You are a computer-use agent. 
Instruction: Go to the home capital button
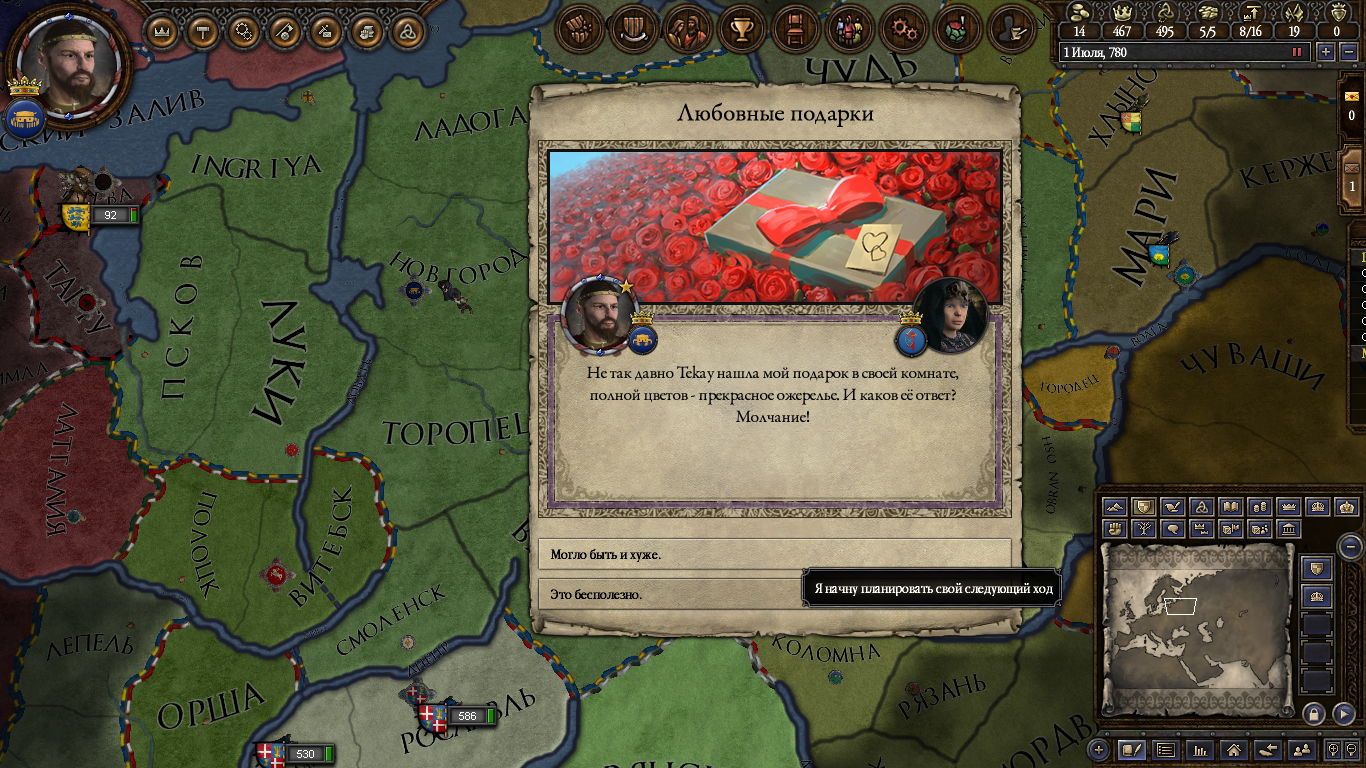tap(1234, 749)
